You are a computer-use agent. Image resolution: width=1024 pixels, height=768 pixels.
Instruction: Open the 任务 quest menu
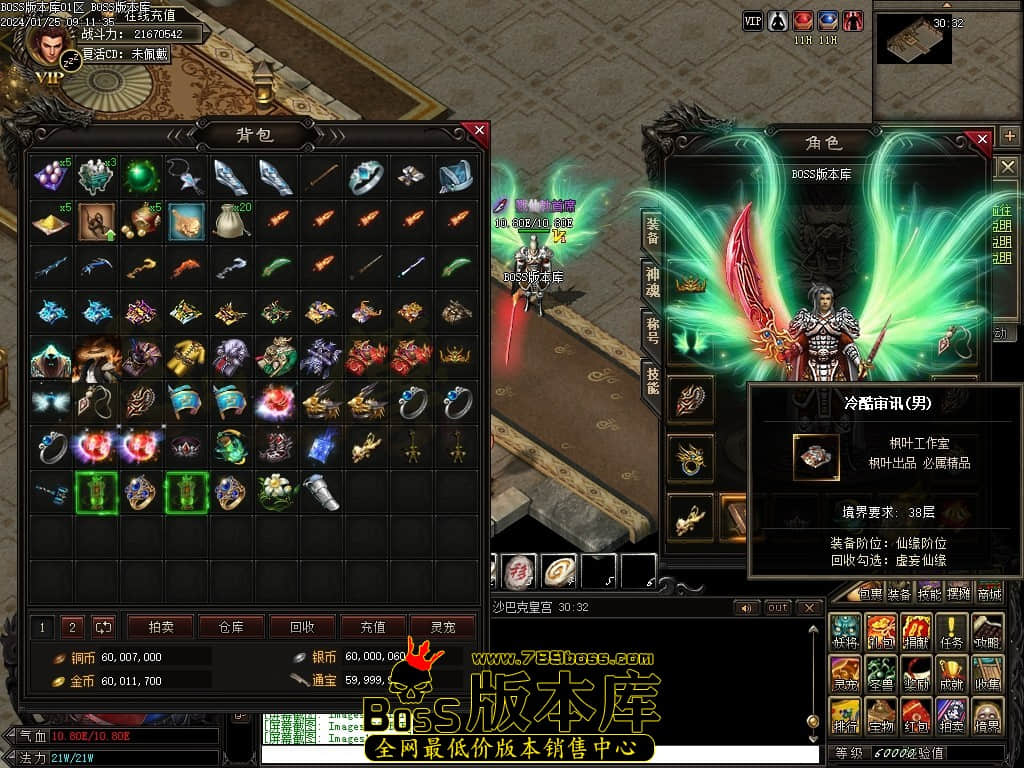click(952, 630)
